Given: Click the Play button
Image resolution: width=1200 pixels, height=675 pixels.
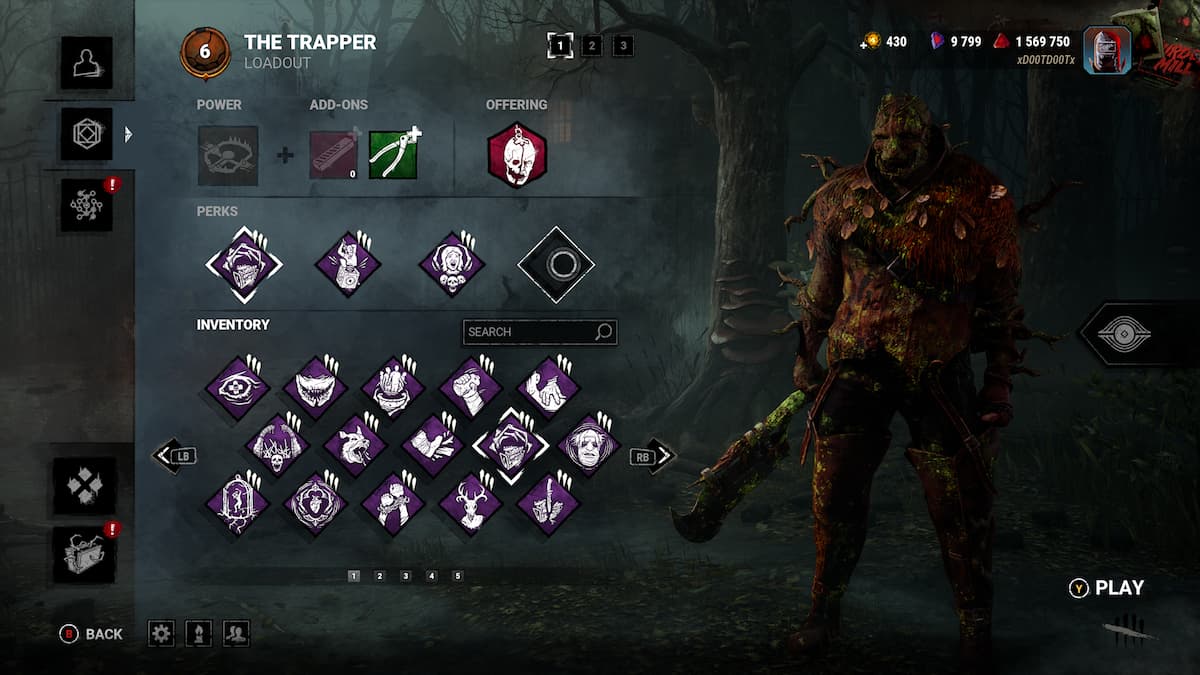Looking at the screenshot, I should click(x=1108, y=588).
